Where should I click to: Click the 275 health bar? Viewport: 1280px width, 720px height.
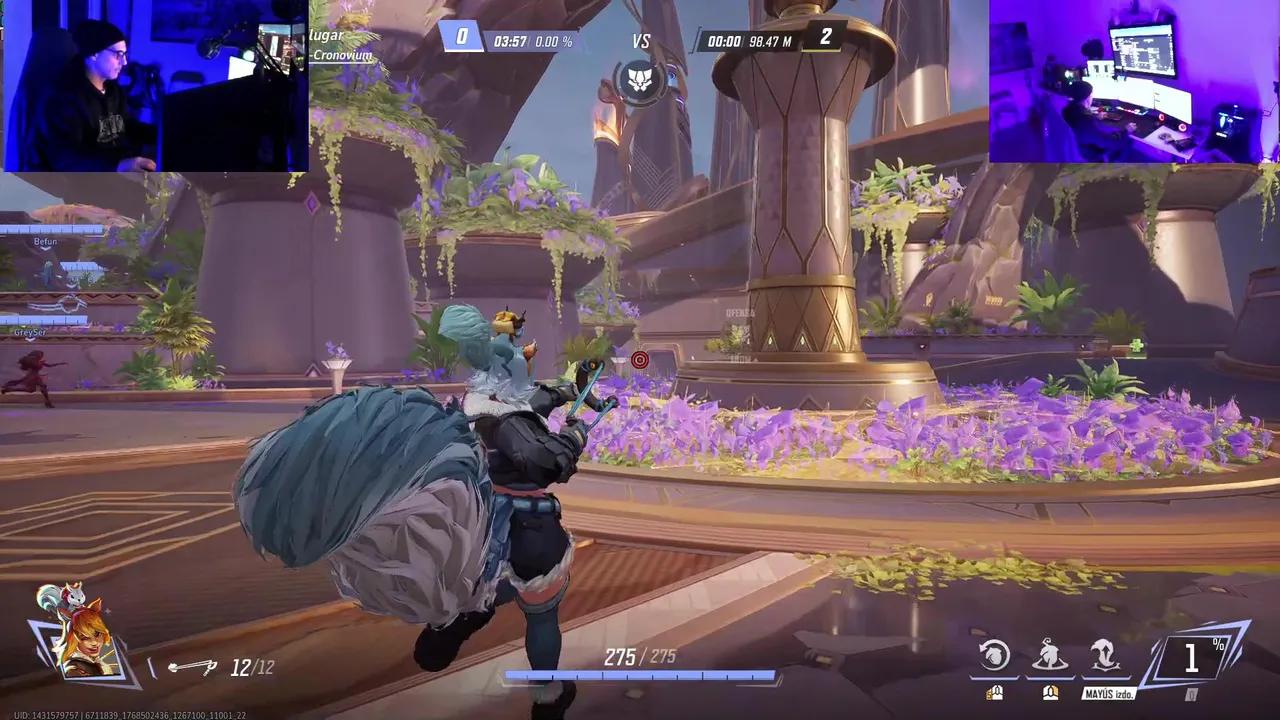tap(640, 675)
